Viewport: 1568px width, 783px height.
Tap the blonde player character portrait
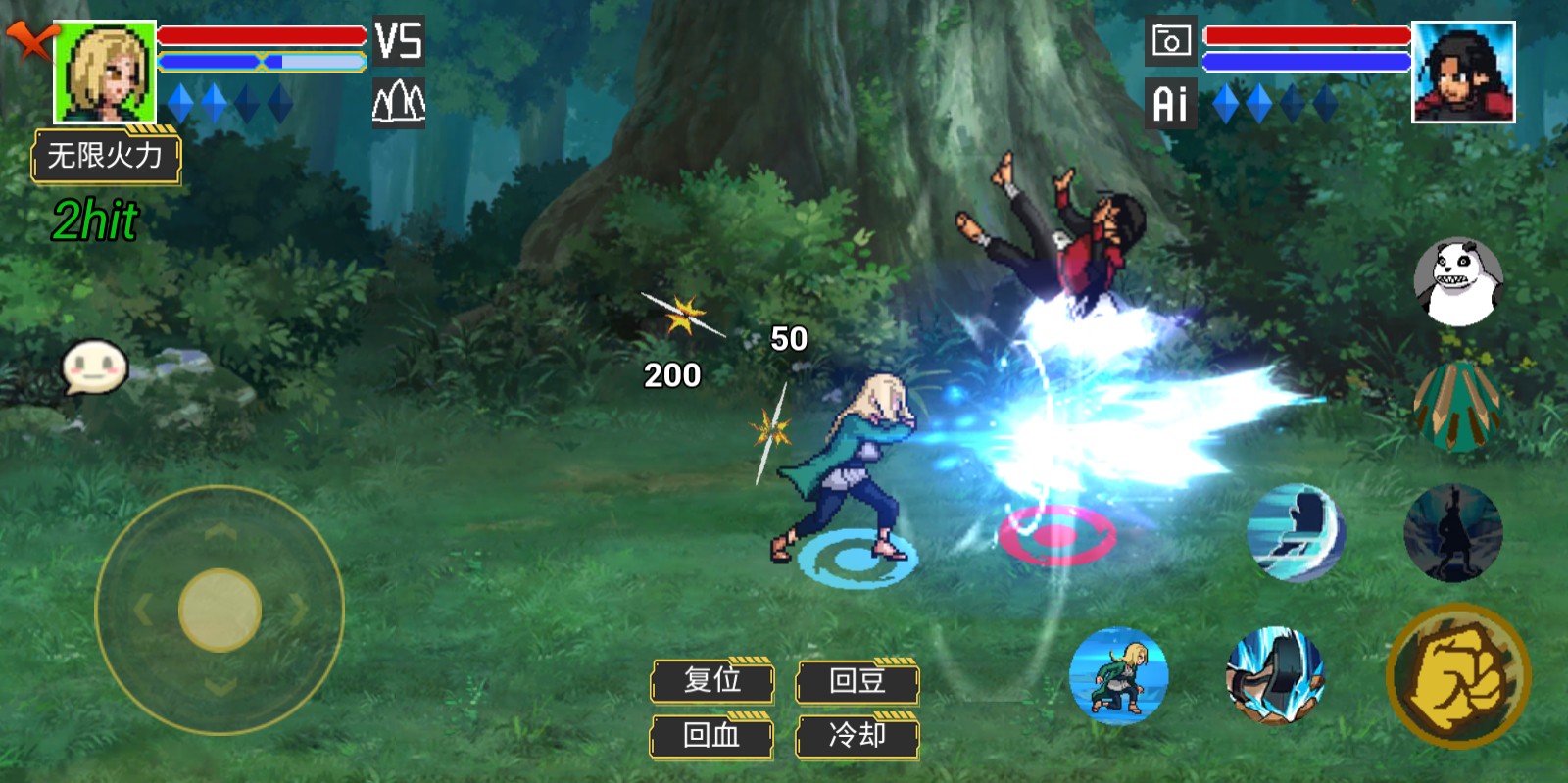(x=105, y=72)
